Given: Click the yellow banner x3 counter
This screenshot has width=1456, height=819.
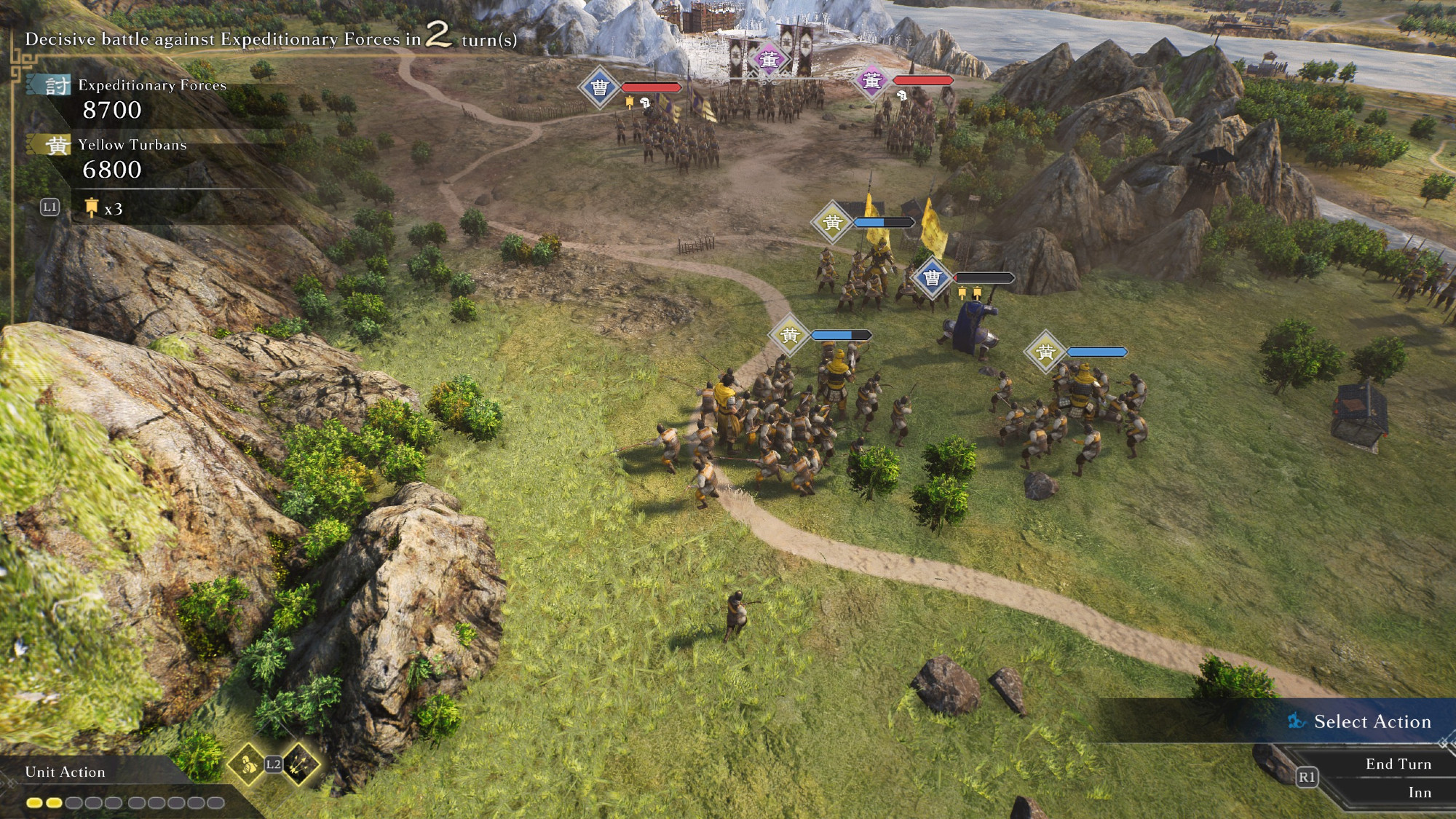Looking at the screenshot, I should [x=103, y=209].
